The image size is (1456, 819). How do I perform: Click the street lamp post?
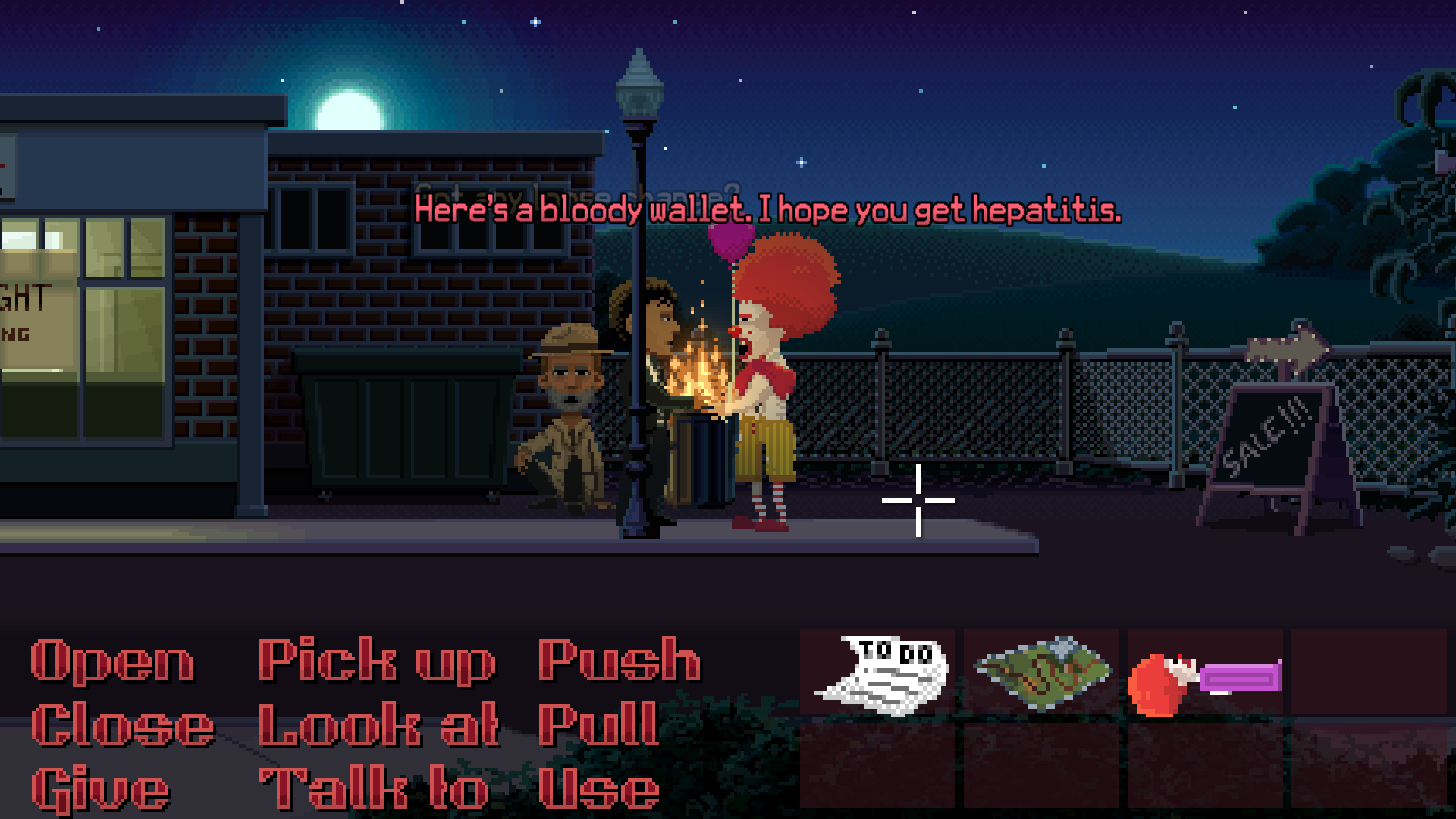click(x=637, y=265)
